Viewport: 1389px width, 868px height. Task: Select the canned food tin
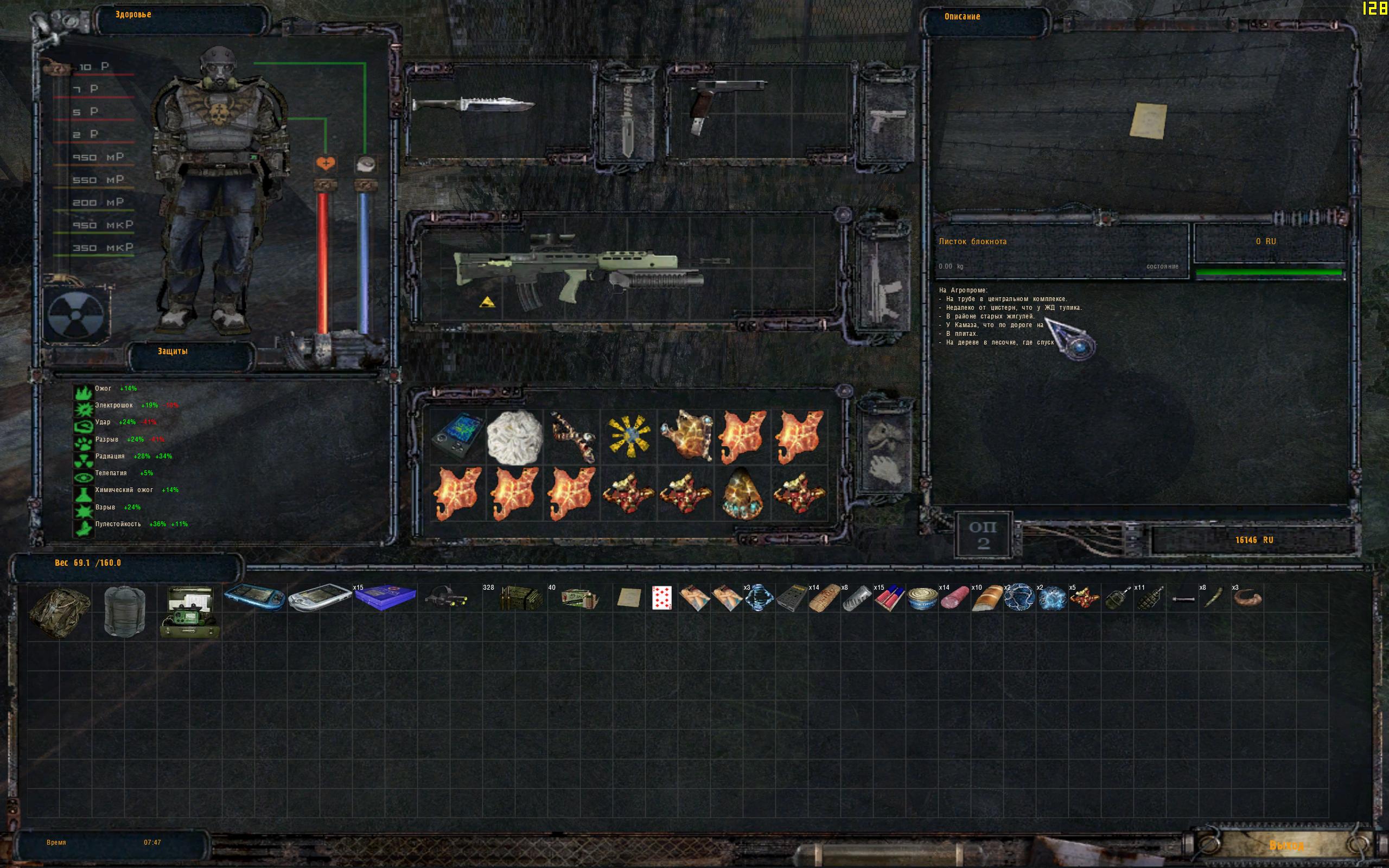(x=922, y=599)
